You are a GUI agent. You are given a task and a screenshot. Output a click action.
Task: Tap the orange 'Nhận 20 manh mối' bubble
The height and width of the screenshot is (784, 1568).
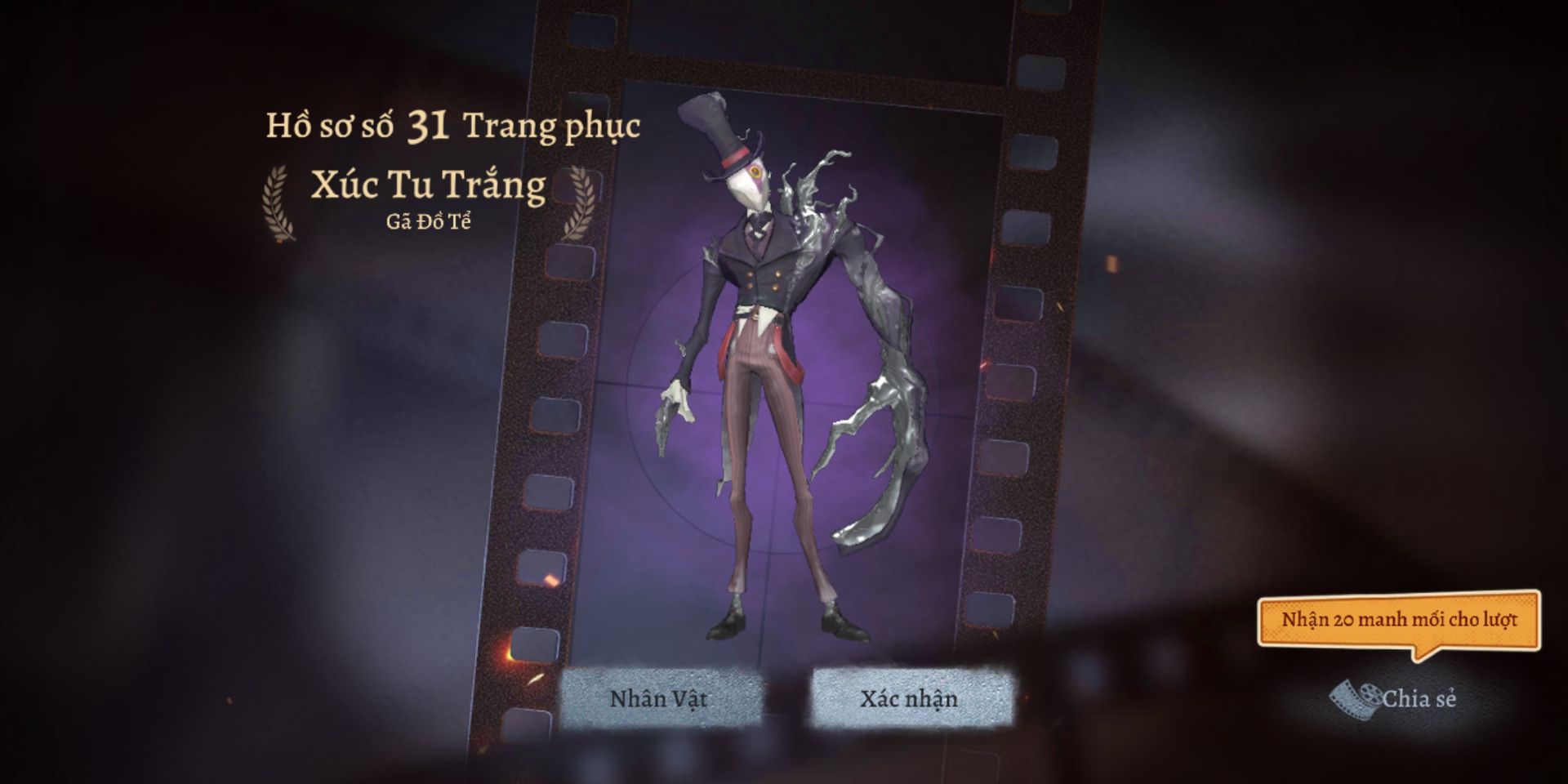click(x=1398, y=621)
